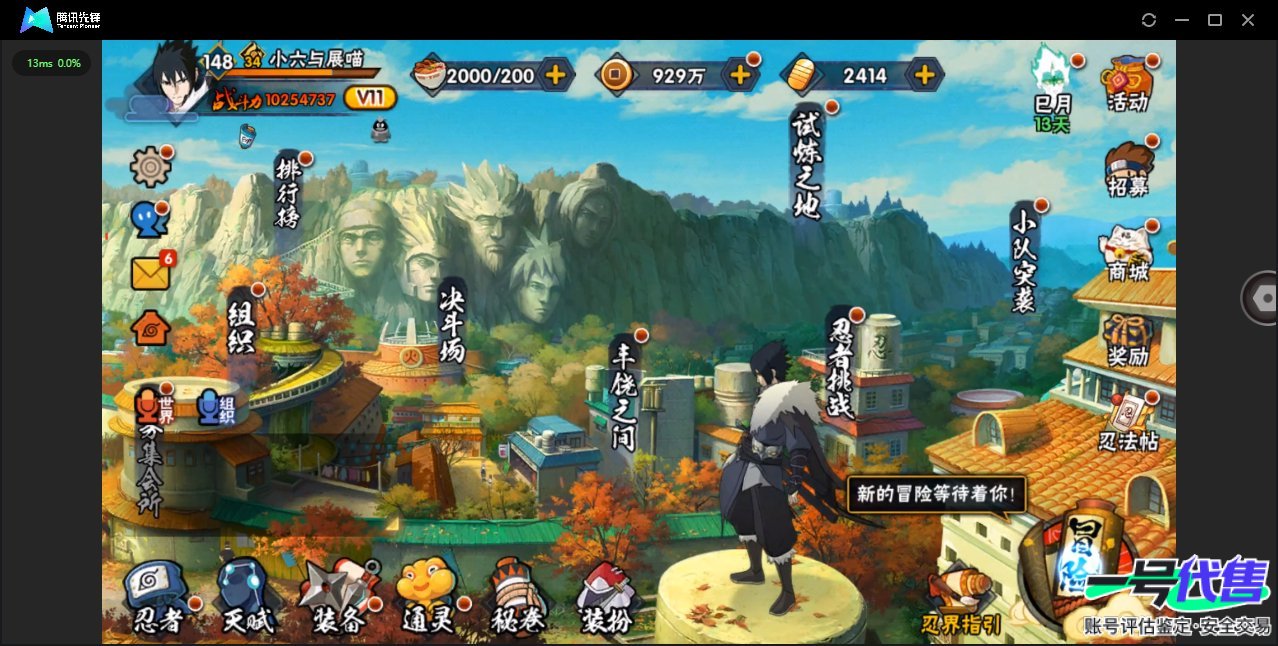Open the 忍法帖 ninja scroll pass
The image size is (1278, 646).
click(x=1128, y=423)
